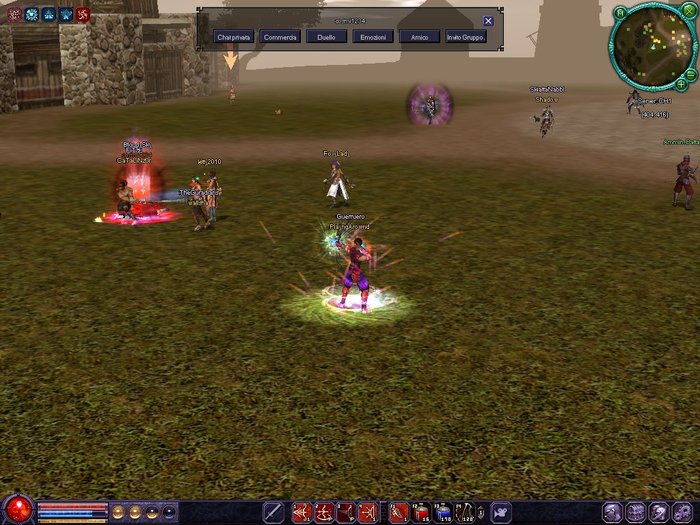700x525 pixels.
Task: Open Chat privata with the player
Action: 233,37
